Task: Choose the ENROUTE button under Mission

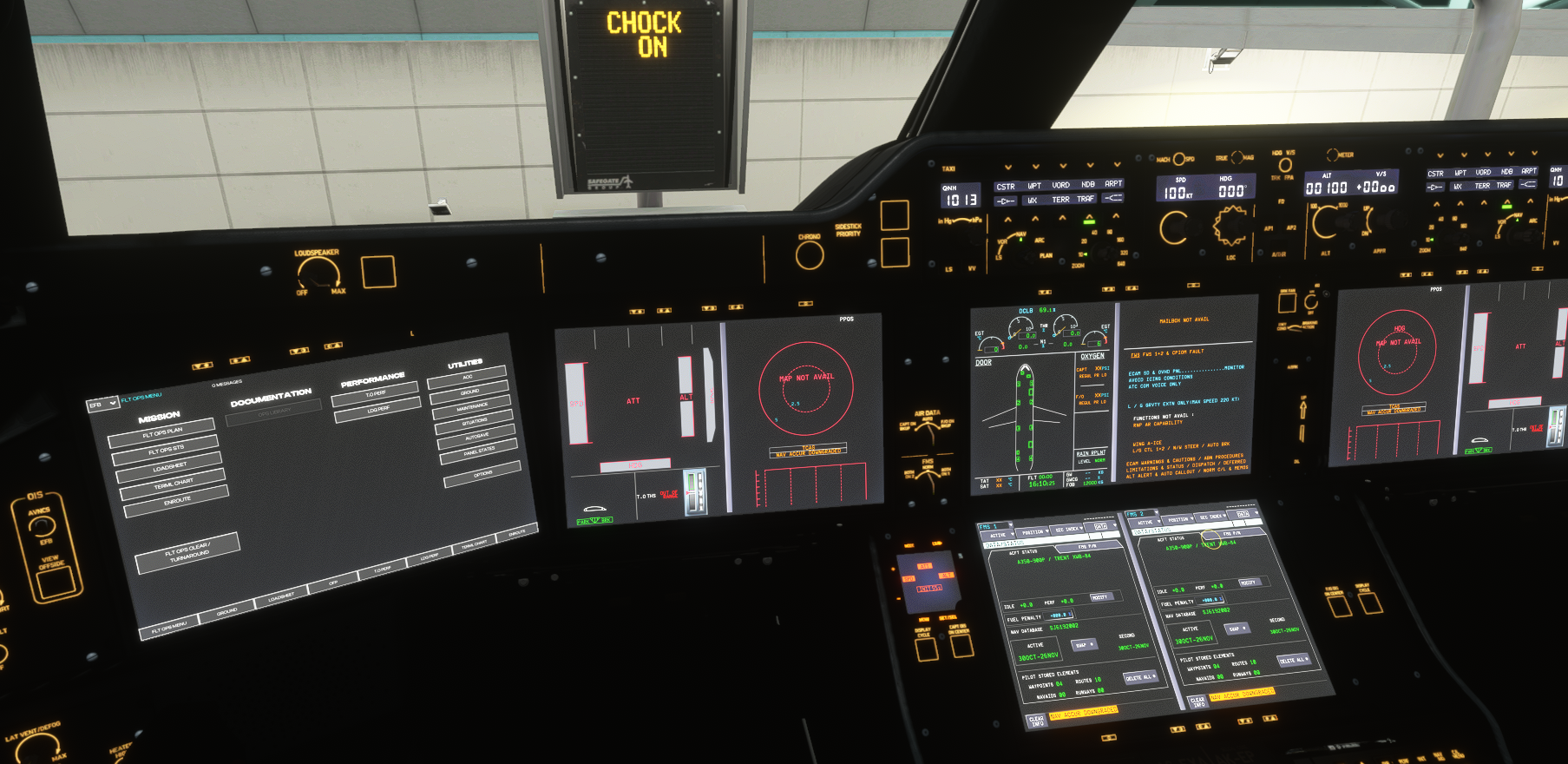Action: point(176,502)
